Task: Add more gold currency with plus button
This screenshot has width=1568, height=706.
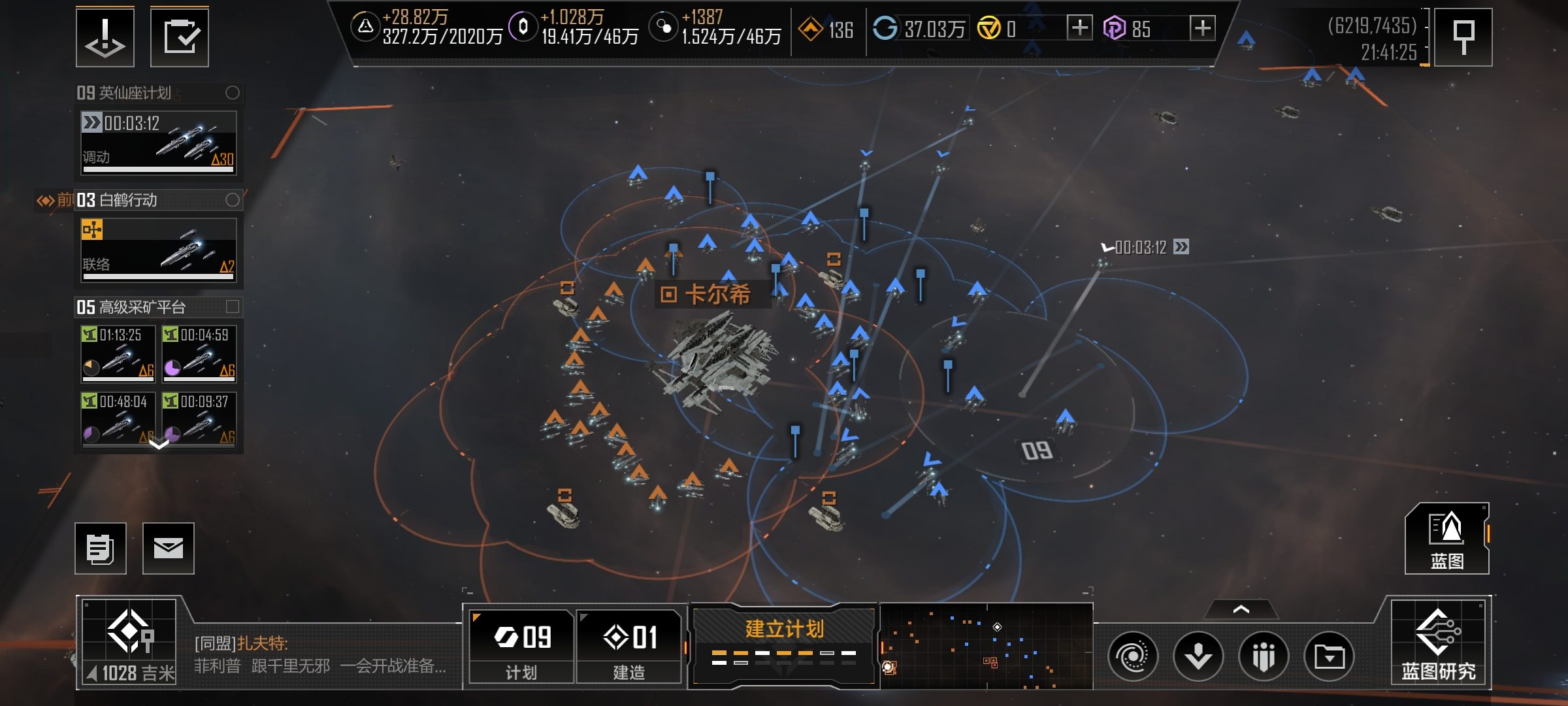Action: [x=1079, y=28]
